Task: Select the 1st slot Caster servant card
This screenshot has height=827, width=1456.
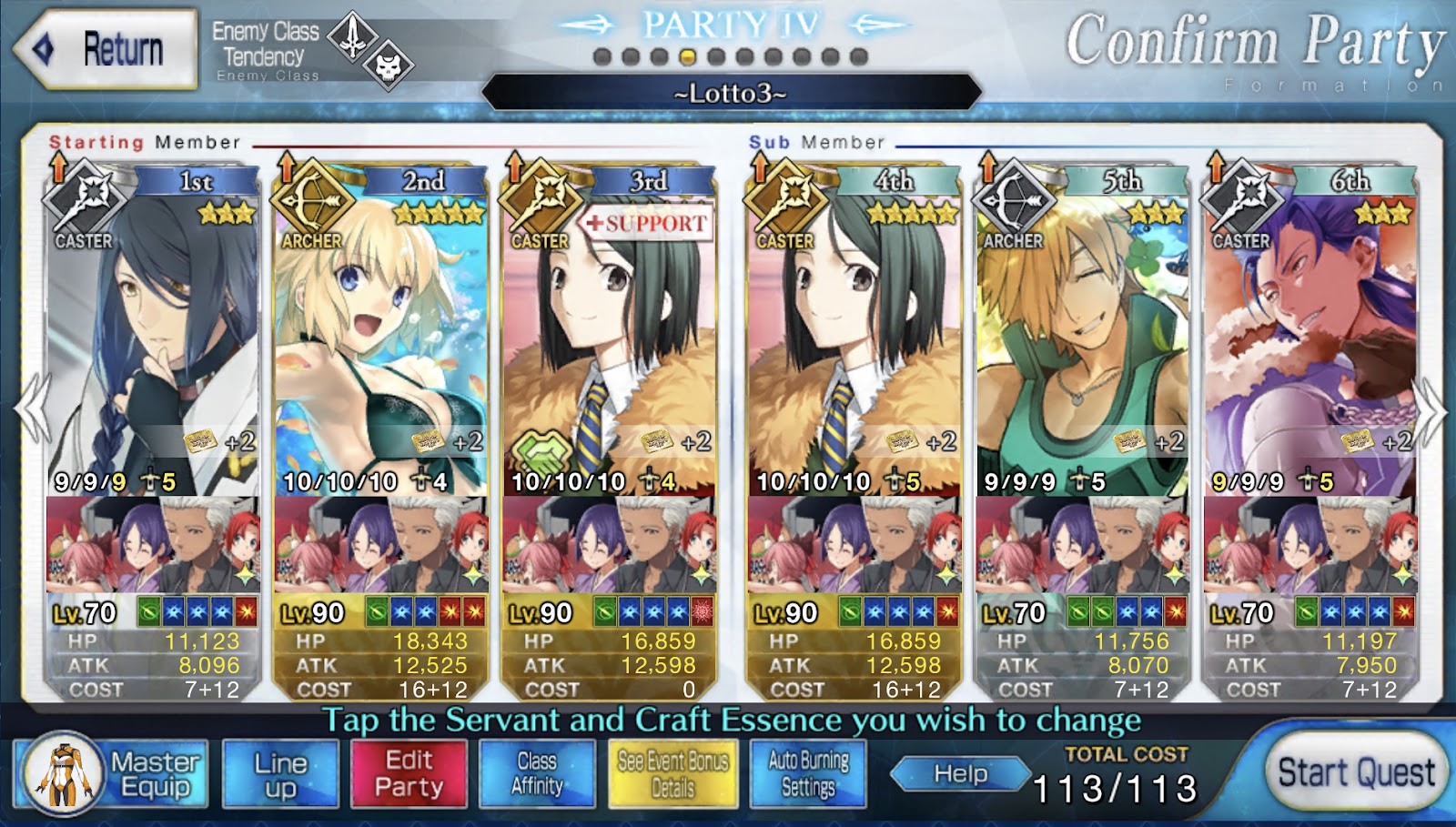Action: point(152,346)
